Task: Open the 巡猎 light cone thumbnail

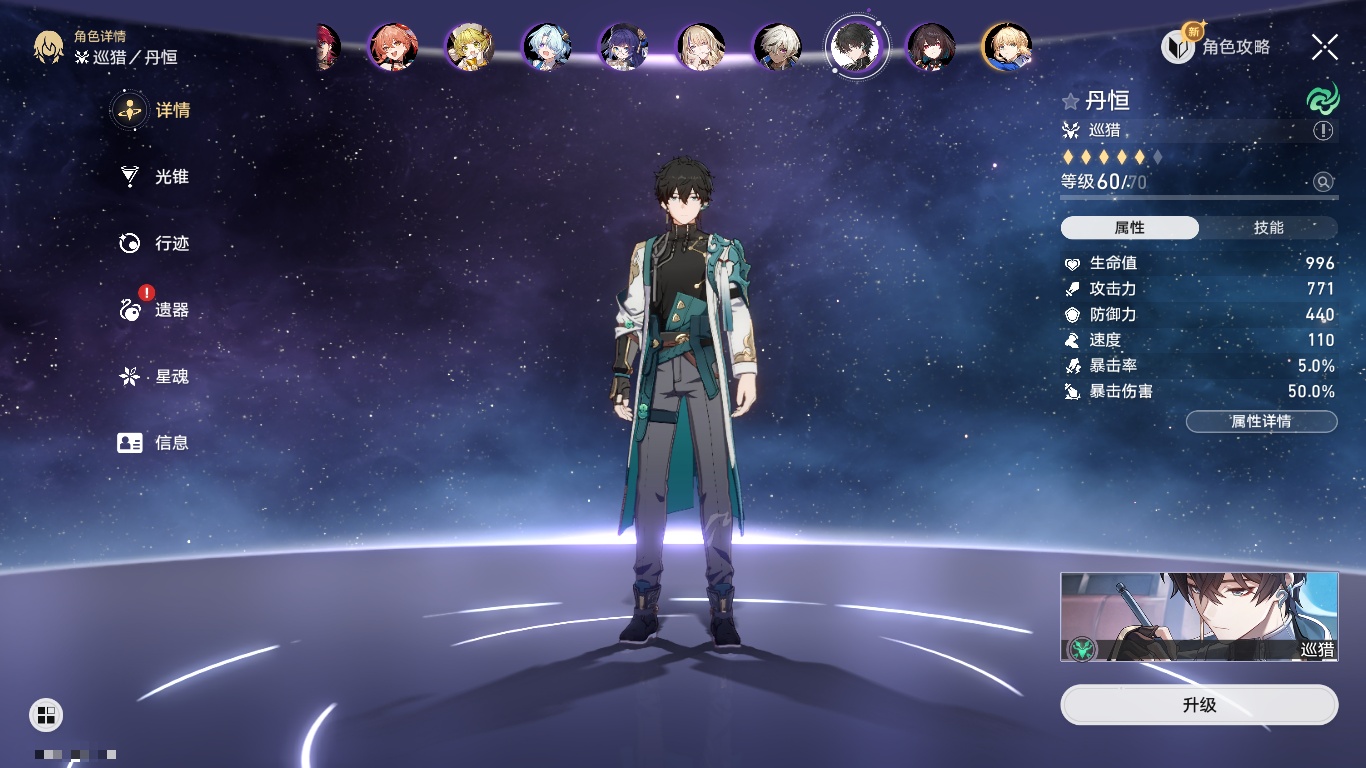Action: pos(1199,617)
